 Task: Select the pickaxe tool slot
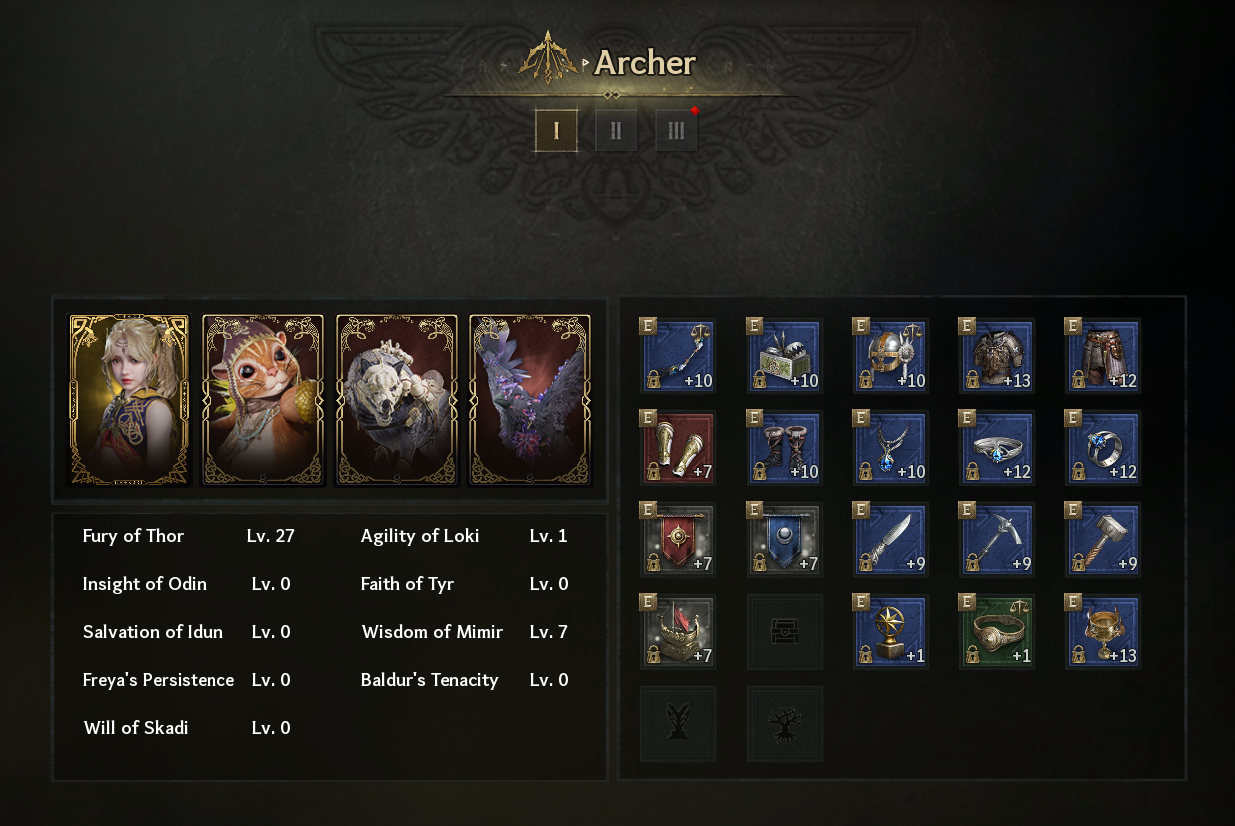[x=996, y=540]
